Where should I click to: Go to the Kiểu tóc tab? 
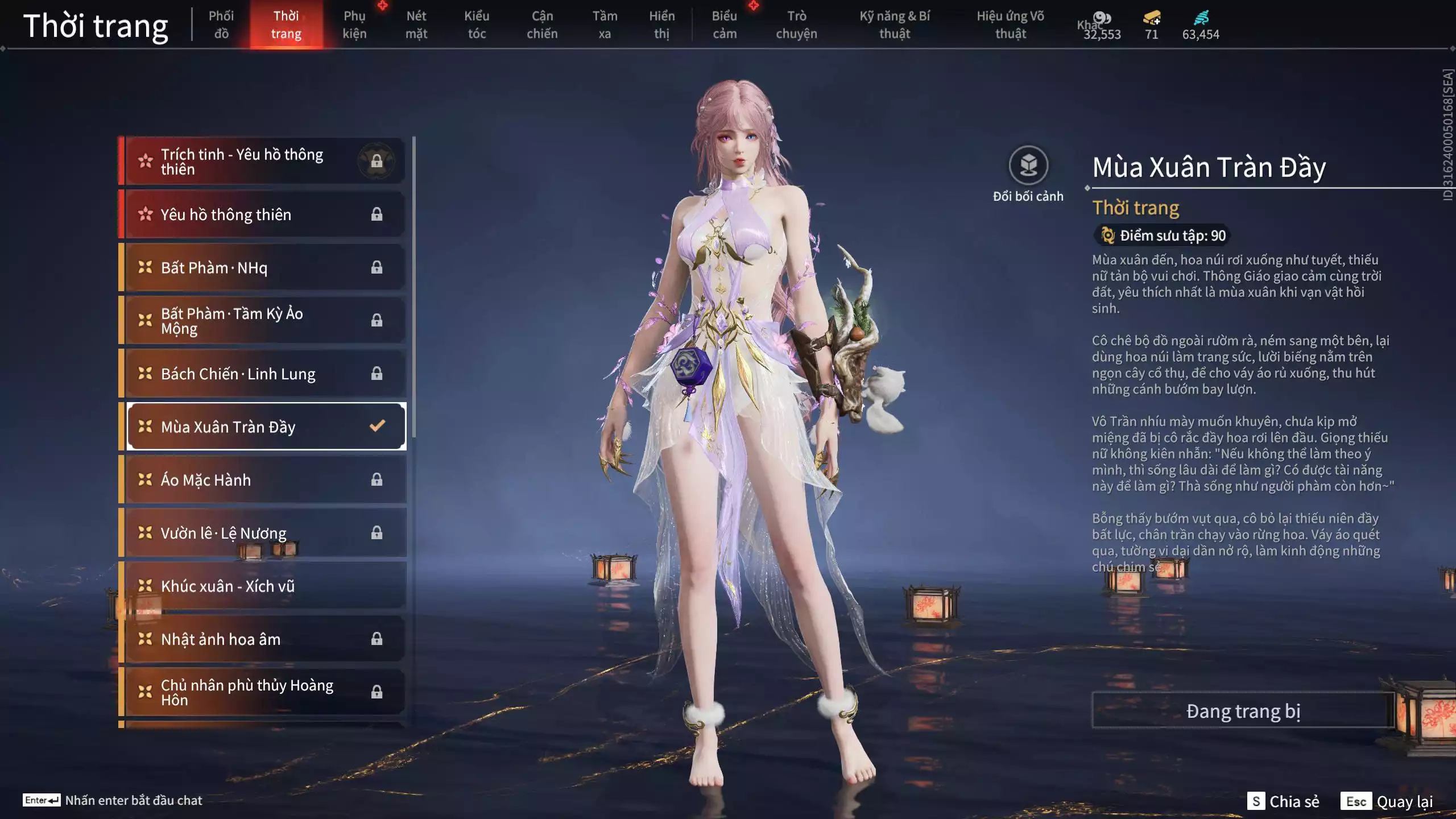[477, 25]
